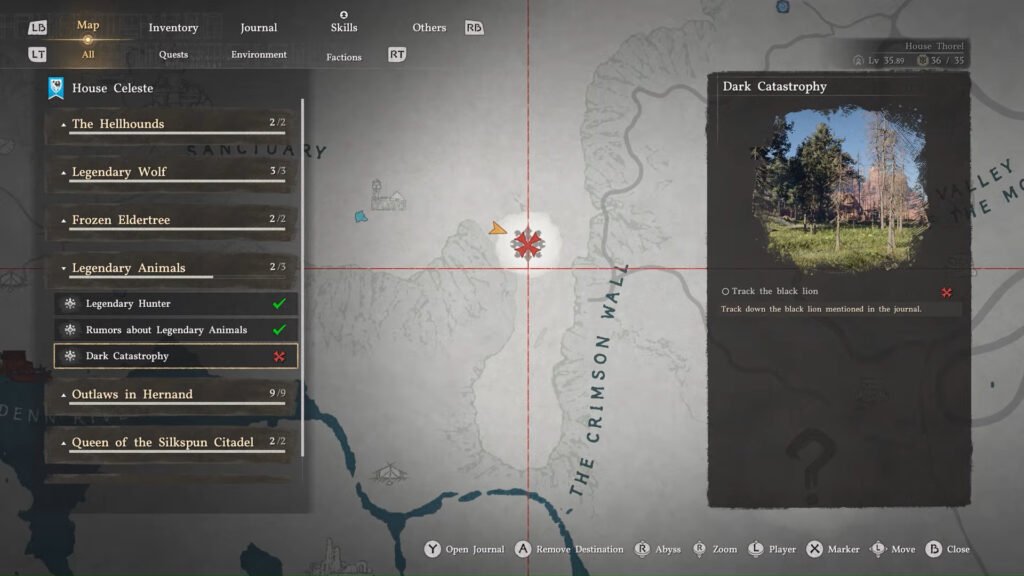Click the red quest destination marker
Image resolution: width=1024 pixels, height=576 pixels.
point(527,244)
